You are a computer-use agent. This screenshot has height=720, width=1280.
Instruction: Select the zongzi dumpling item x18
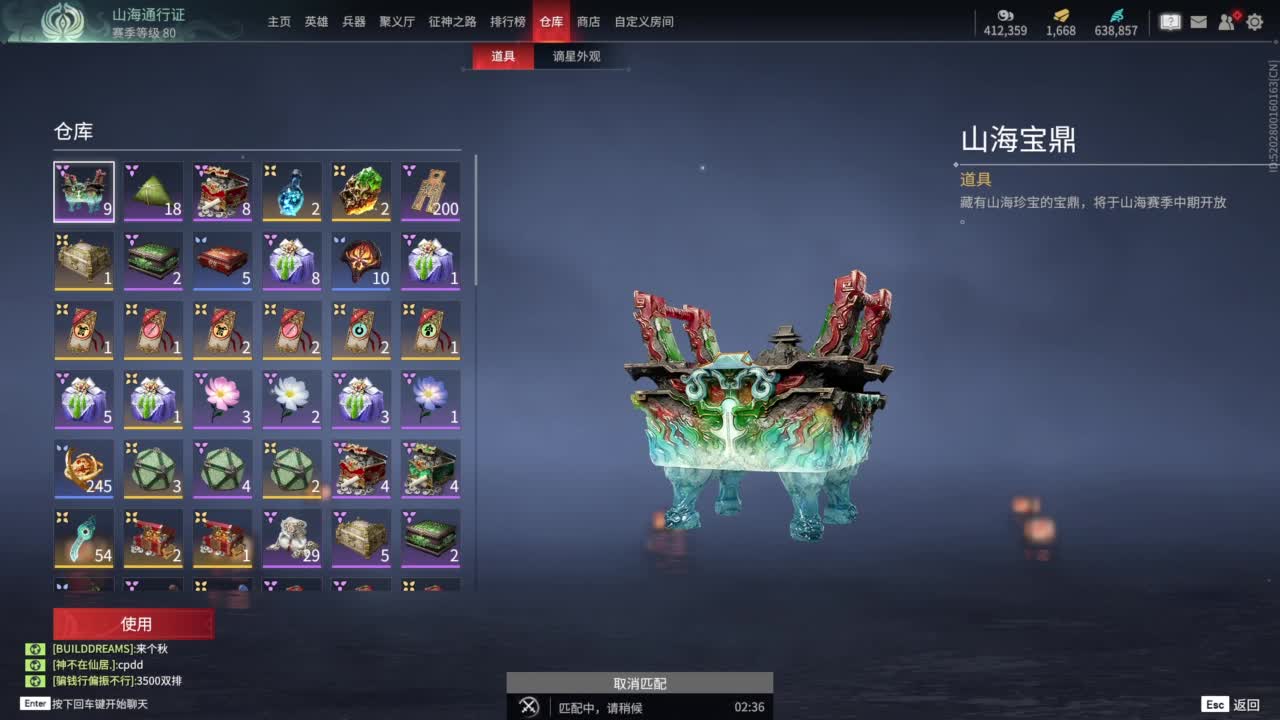(x=153, y=190)
